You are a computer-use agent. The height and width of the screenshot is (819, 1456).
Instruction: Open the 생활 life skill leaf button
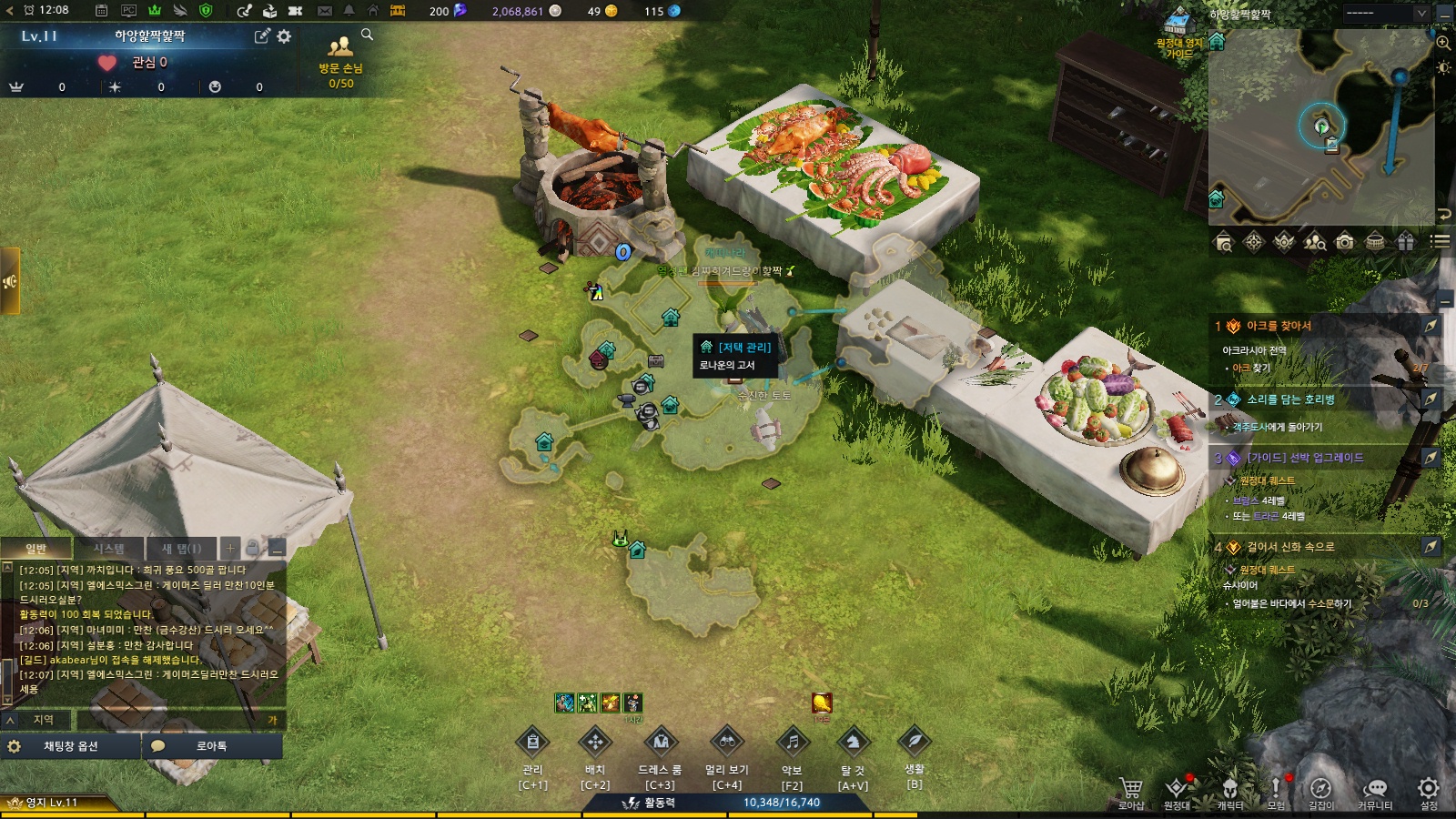(x=915, y=741)
